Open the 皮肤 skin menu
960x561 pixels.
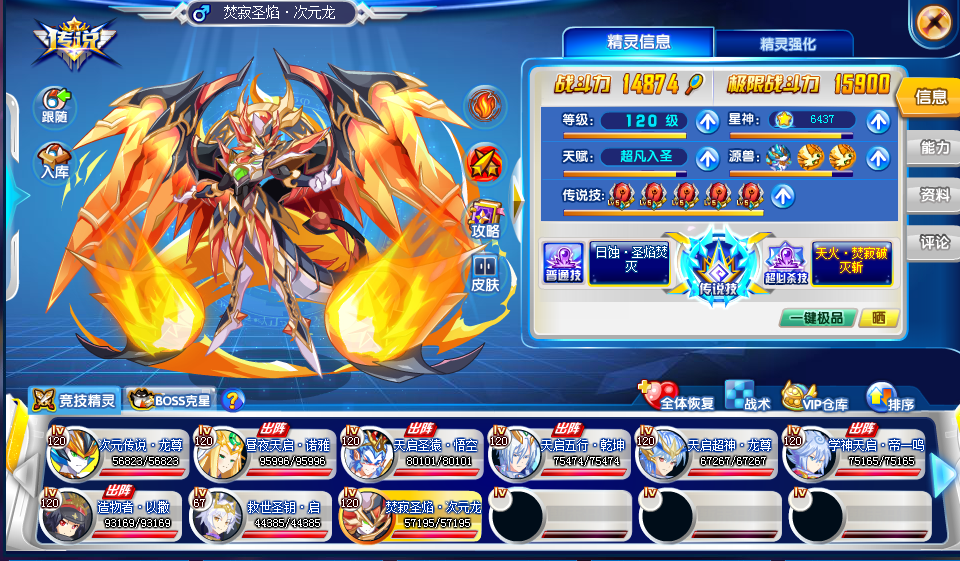point(485,272)
